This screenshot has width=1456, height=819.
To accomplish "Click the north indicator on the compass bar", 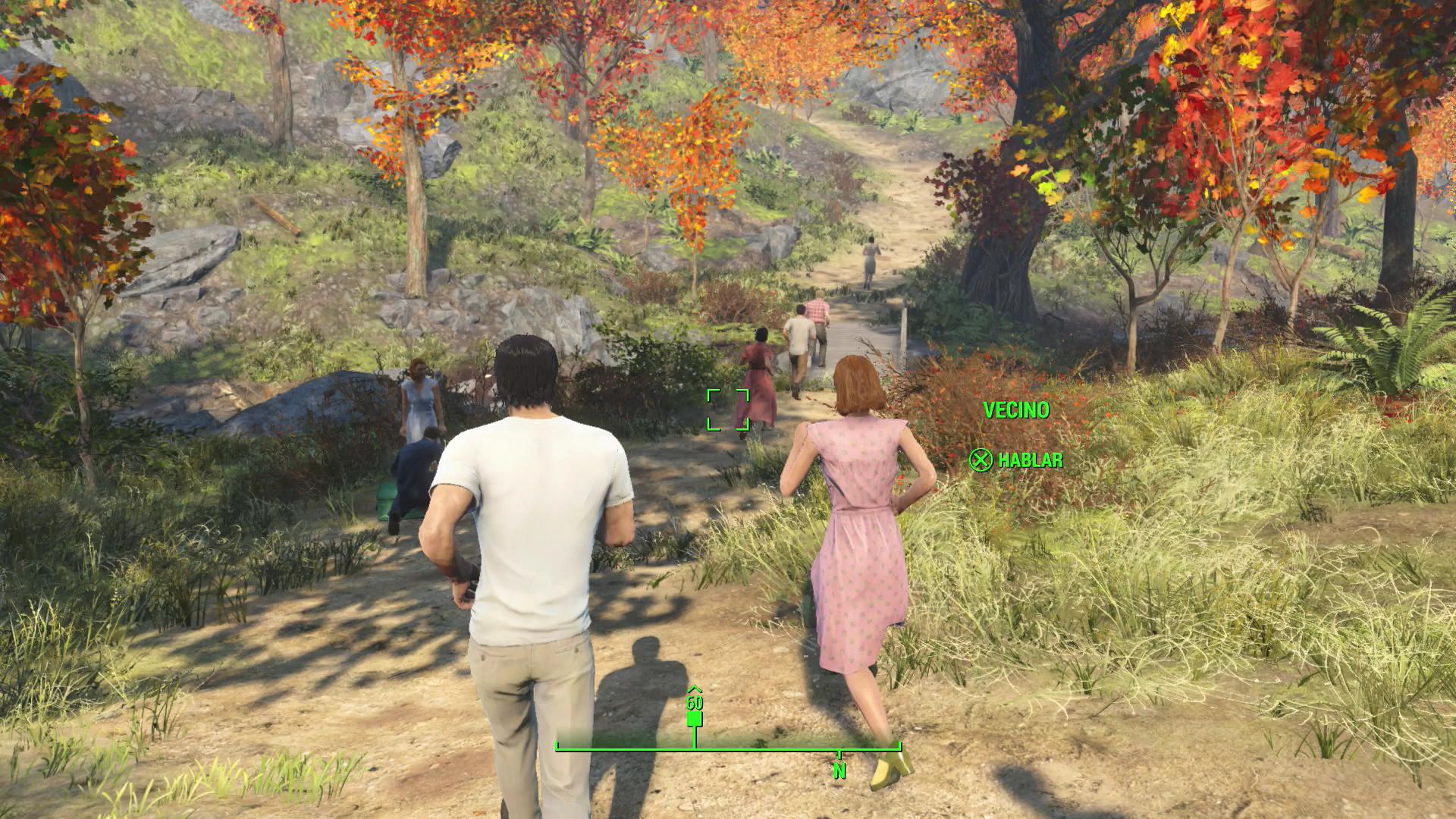I will click(x=839, y=770).
